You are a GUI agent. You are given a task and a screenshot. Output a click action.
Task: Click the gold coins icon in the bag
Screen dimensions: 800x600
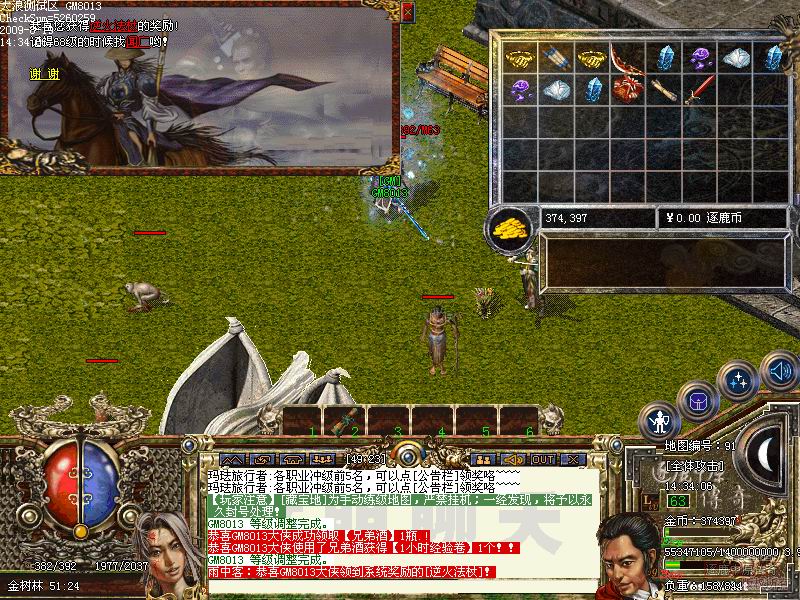tap(510, 227)
